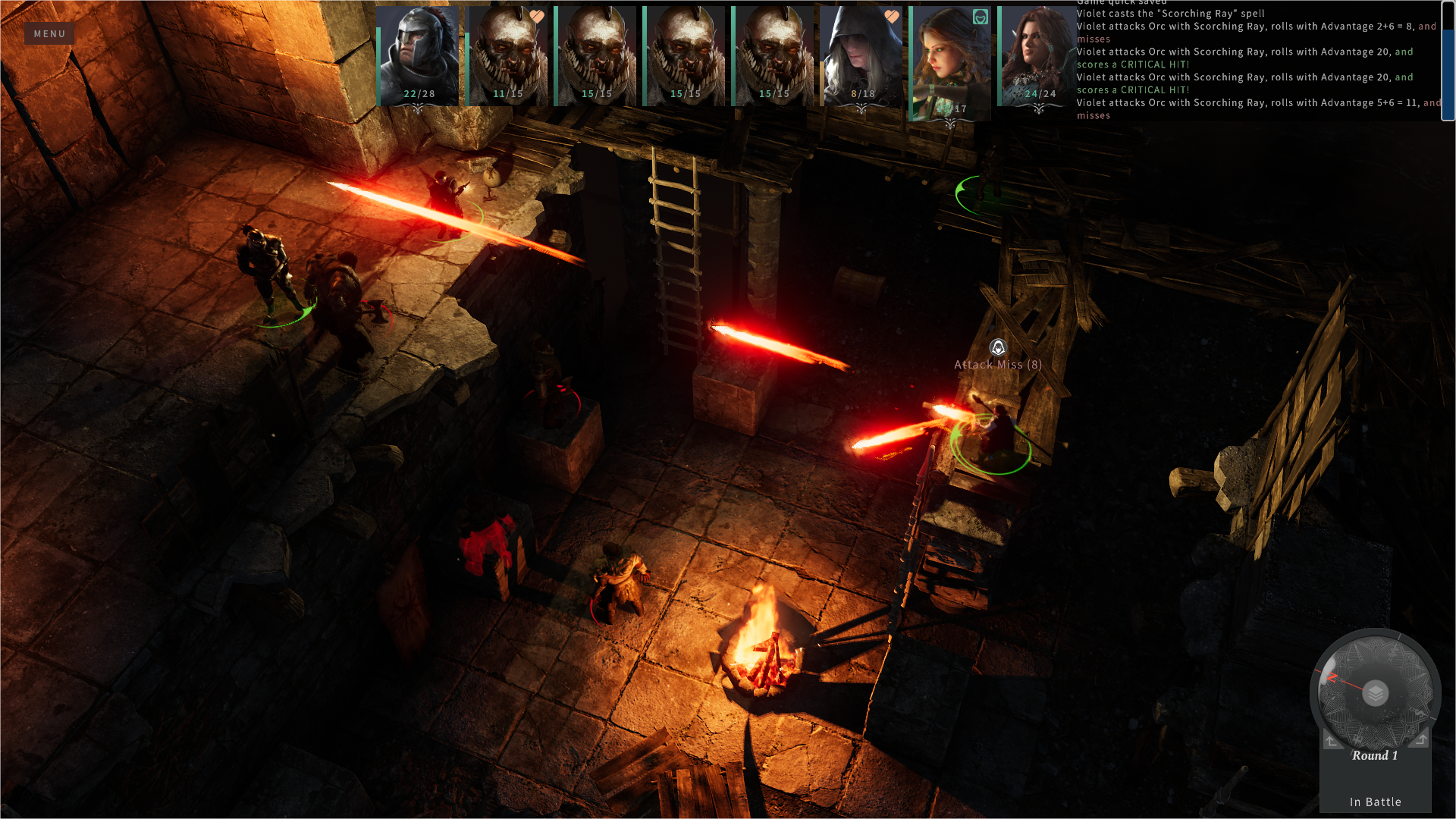
Task: Click the combat log scrollbar
Action: coord(1448,61)
